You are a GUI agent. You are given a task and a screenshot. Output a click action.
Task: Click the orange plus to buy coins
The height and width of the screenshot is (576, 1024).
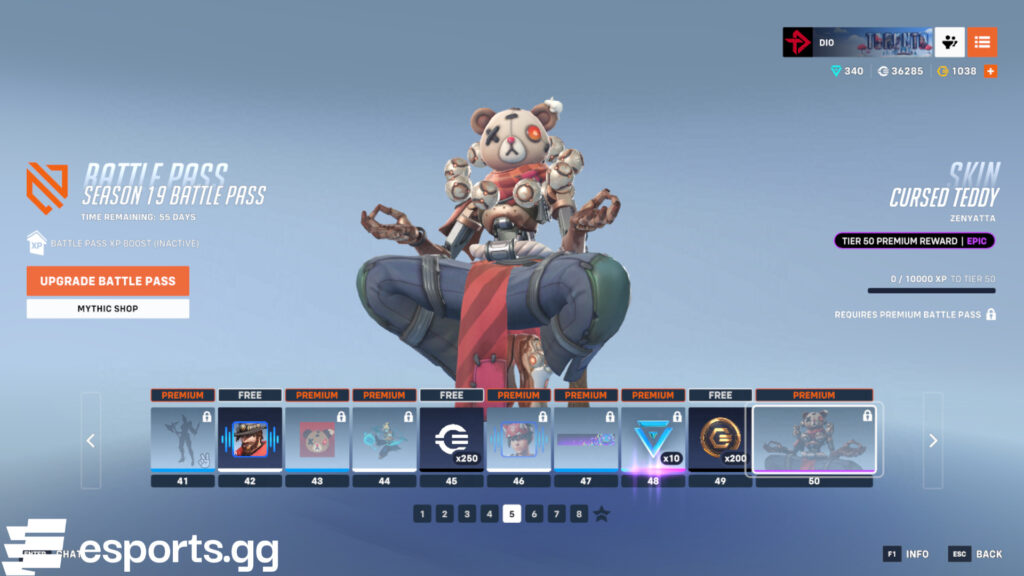click(x=990, y=71)
